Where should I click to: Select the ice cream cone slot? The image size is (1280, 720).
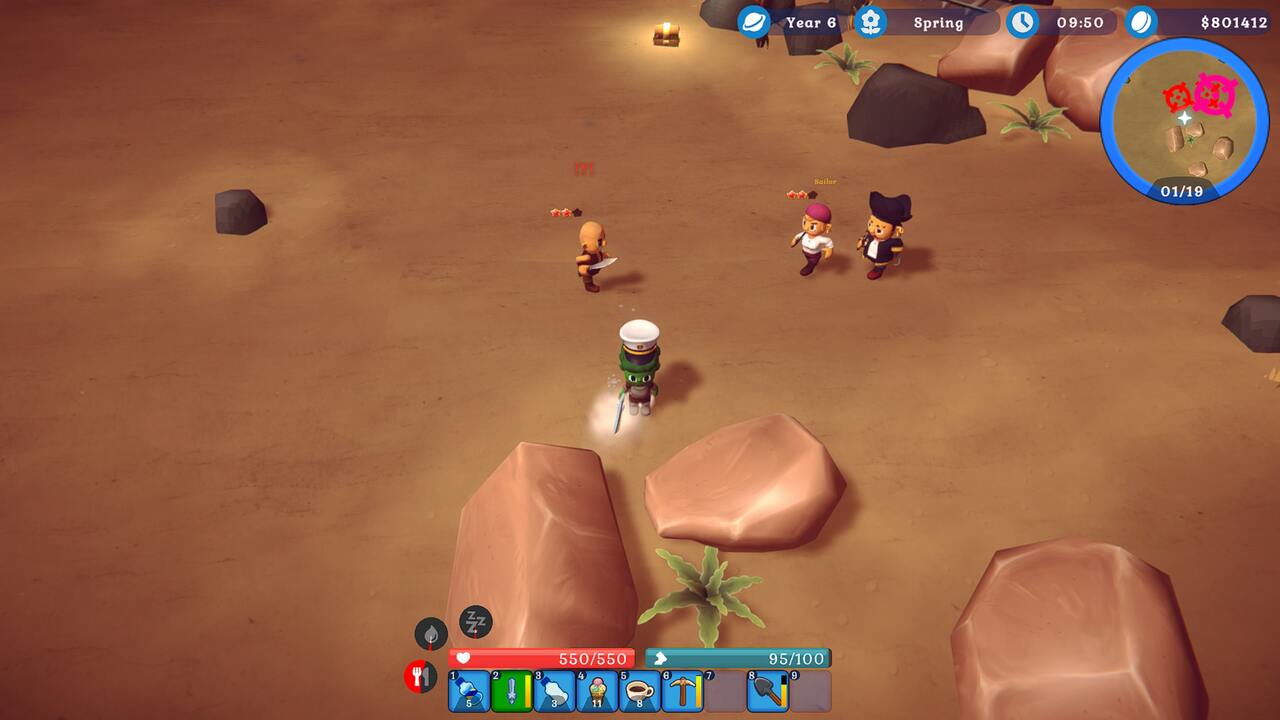click(598, 691)
